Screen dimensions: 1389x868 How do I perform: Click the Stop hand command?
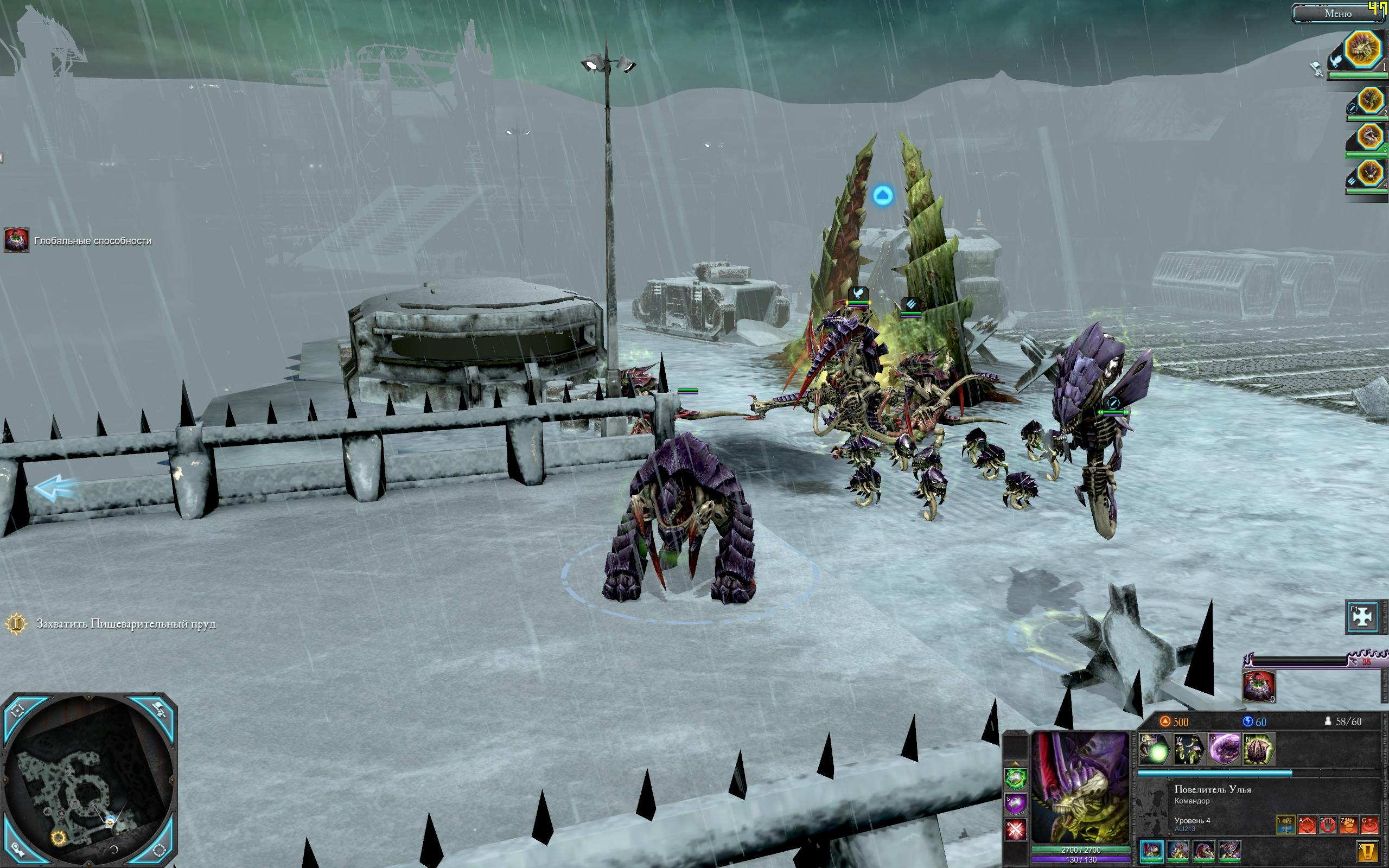[1327, 825]
